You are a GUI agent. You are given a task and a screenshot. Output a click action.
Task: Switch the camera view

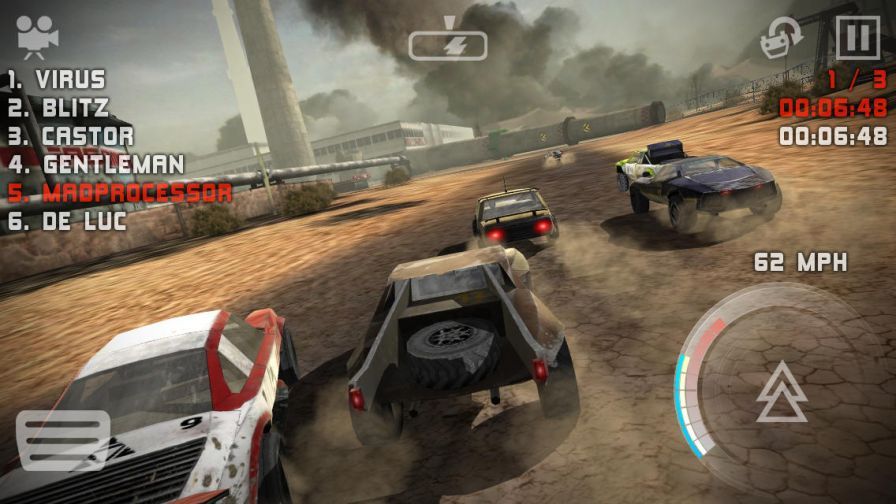pos(37,37)
